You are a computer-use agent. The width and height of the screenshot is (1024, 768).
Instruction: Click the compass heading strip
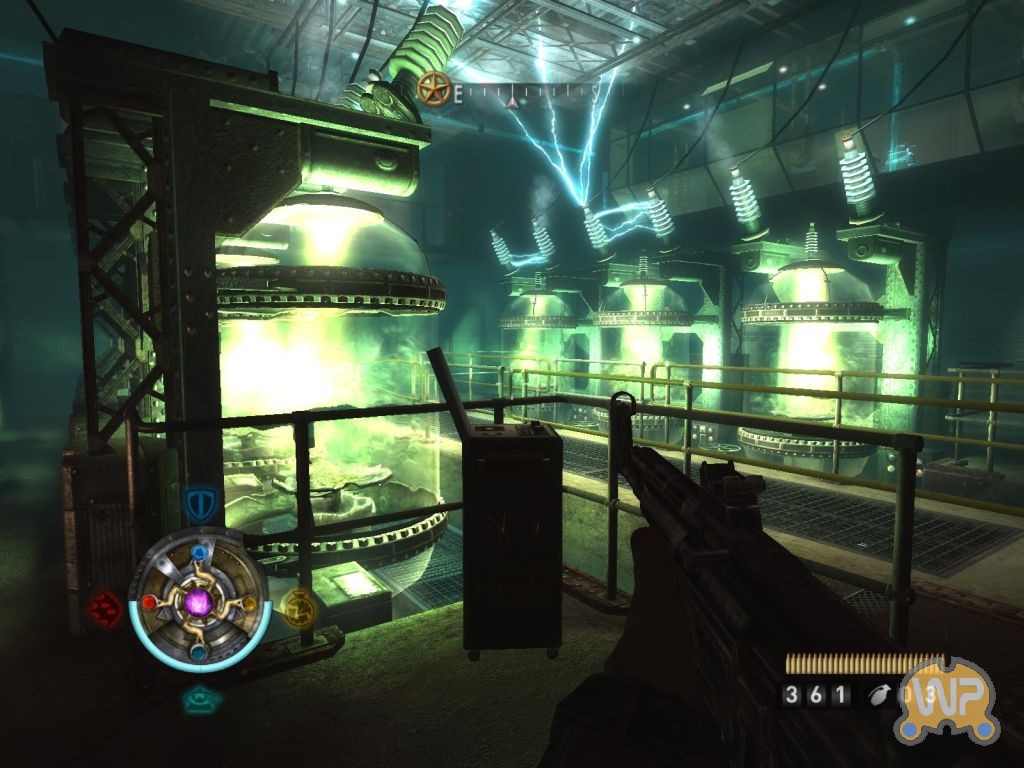pyautogui.click(x=525, y=95)
